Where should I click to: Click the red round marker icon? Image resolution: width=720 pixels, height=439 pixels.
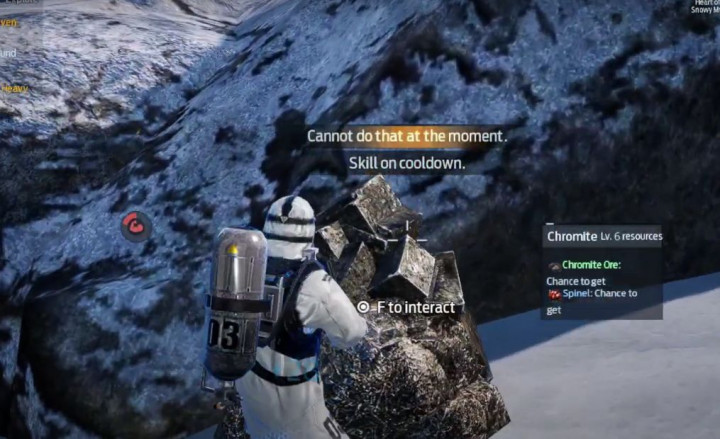pyautogui.click(x=136, y=226)
